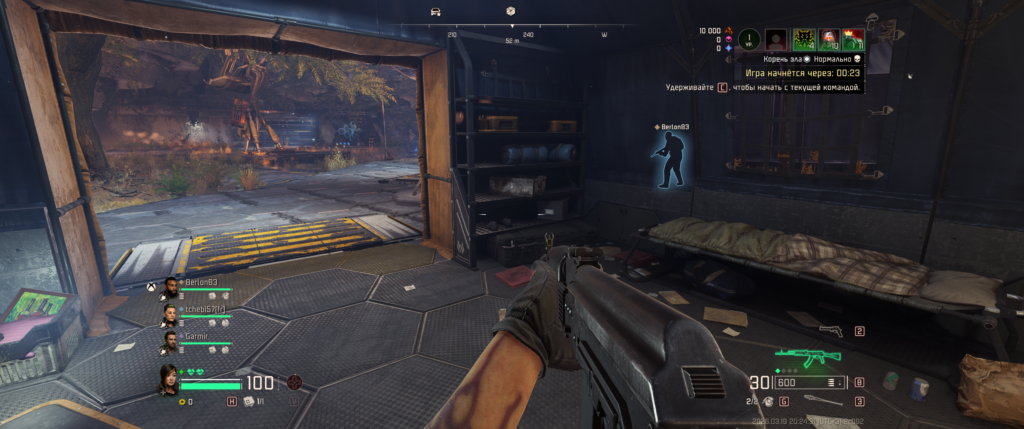1024x429 pixels.
Task: Click your own character portrait
Action: click(170, 381)
